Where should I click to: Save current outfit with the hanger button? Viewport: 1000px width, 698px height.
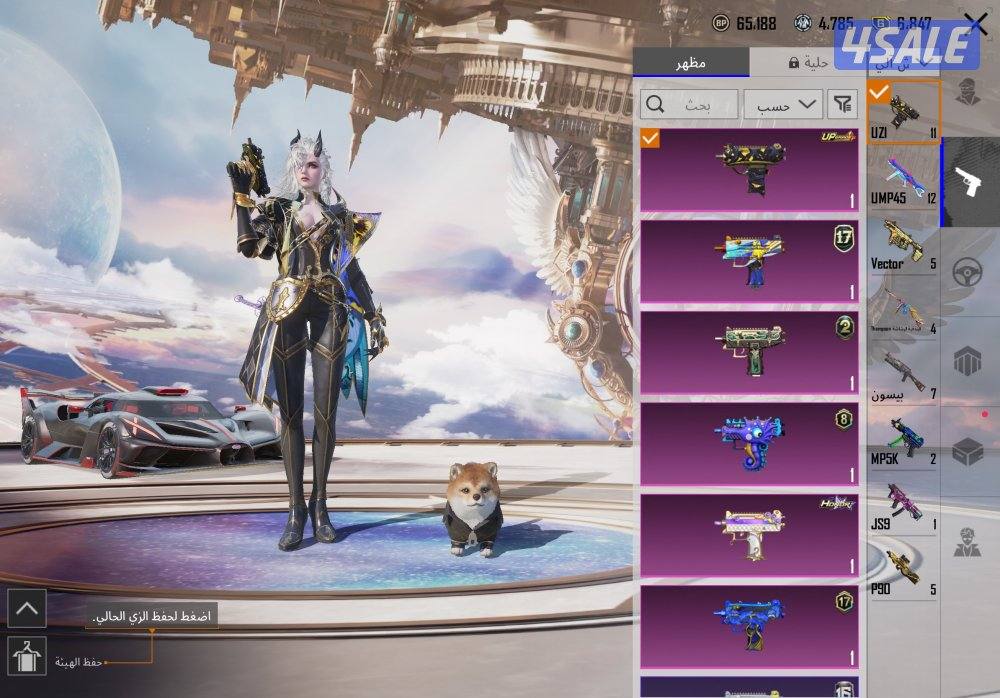(x=25, y=657)
